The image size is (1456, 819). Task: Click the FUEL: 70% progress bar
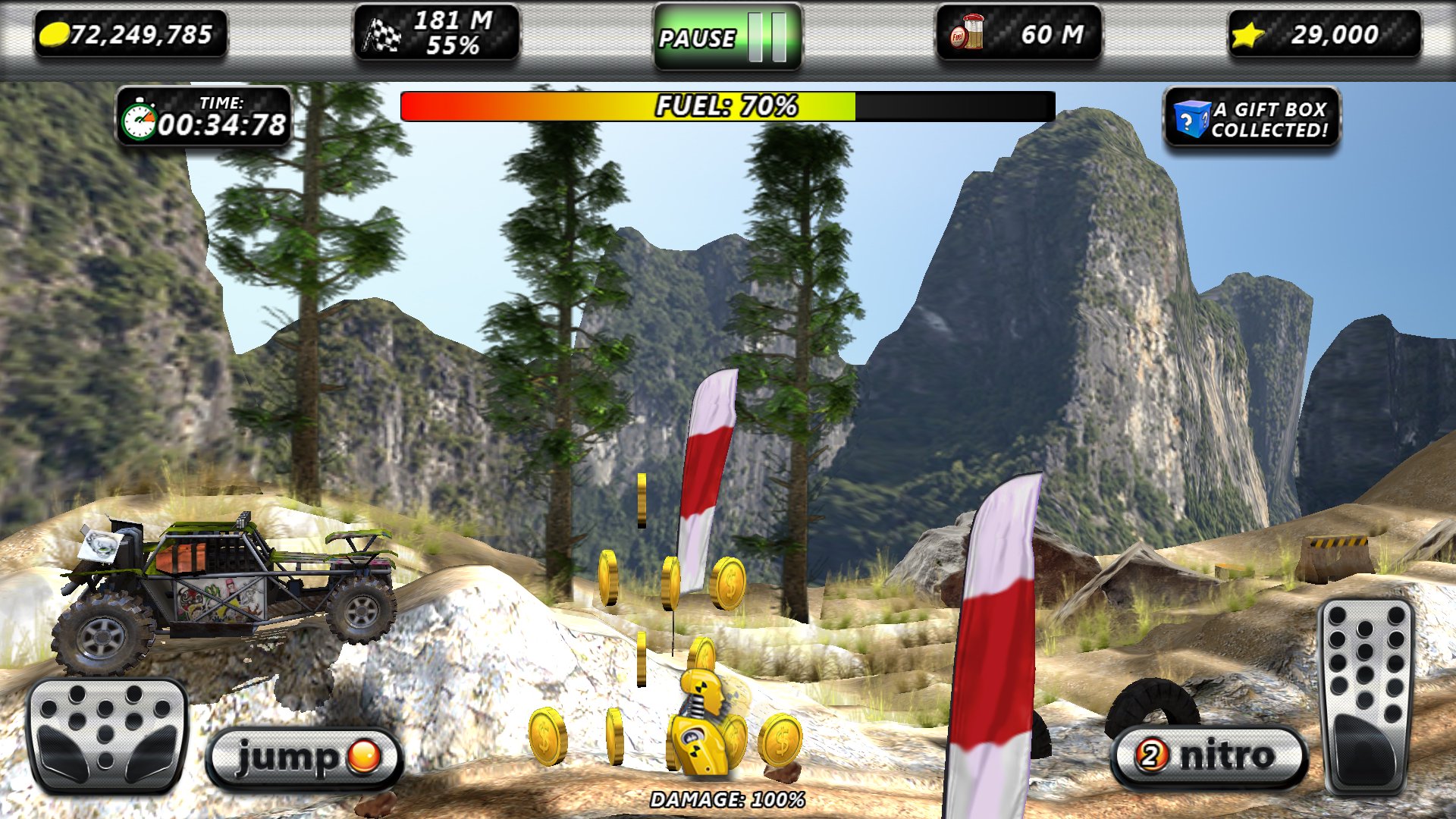click(x=728, y=106)
